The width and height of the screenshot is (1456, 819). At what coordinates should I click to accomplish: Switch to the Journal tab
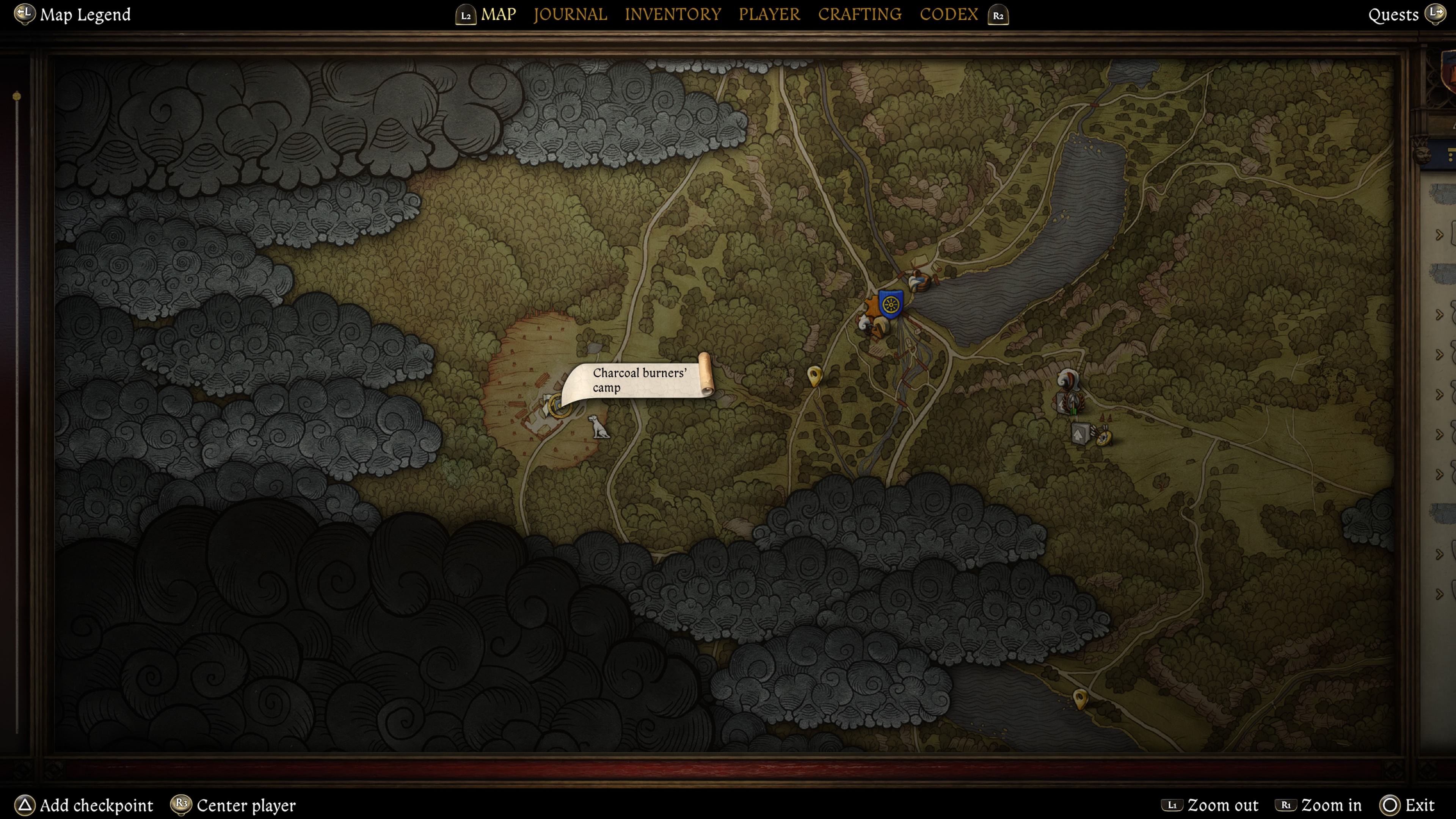click(570, 15)
